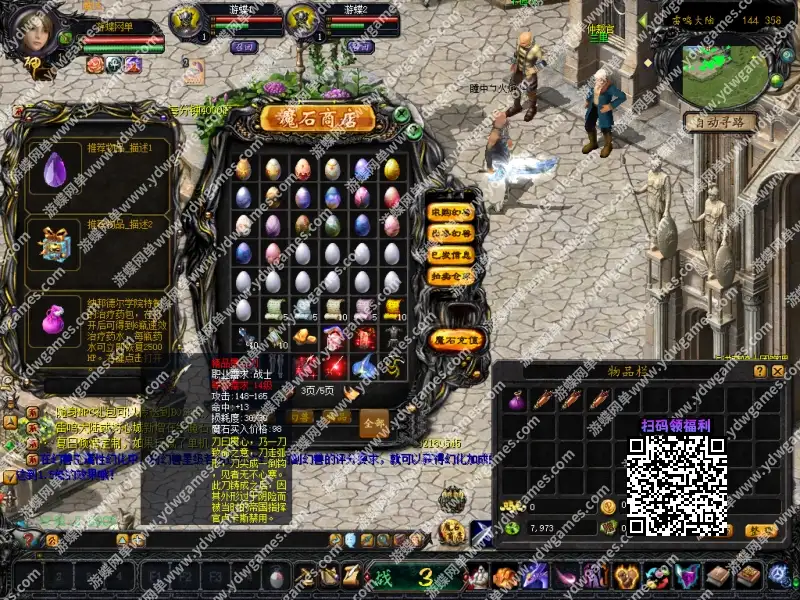This screenshot has width=800, height=600.
Task: Open the inventory help question mark
Action: coord(759,371)
